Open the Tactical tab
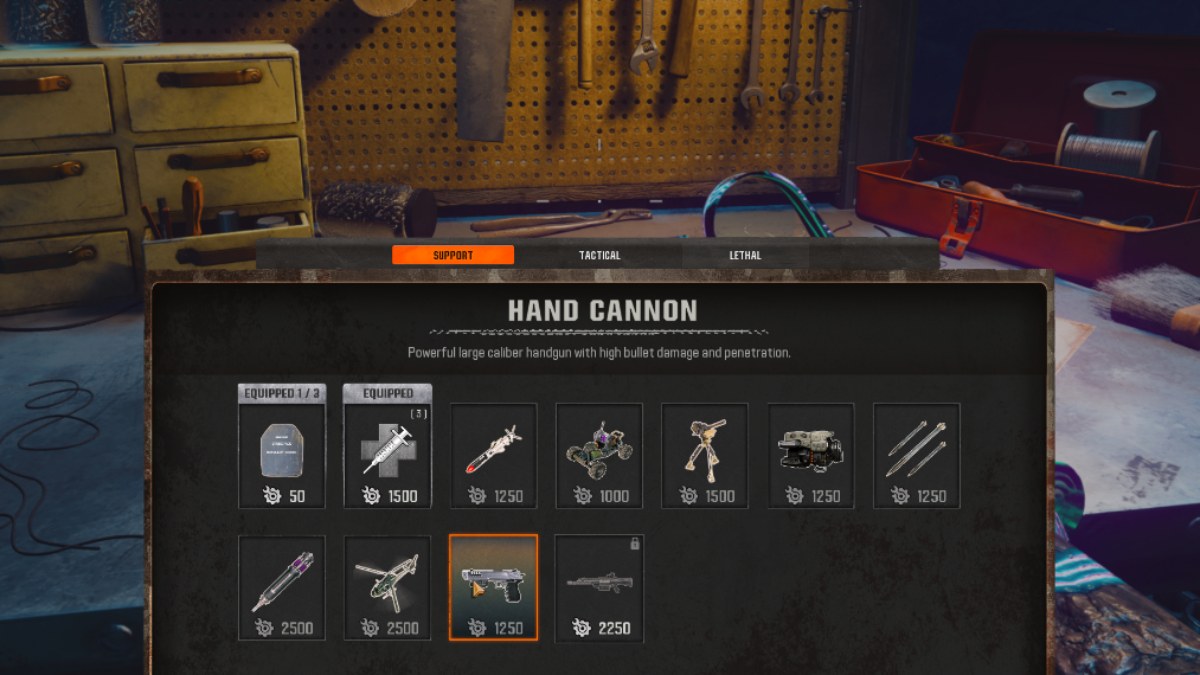1200x675 pixels. [599, 255]
